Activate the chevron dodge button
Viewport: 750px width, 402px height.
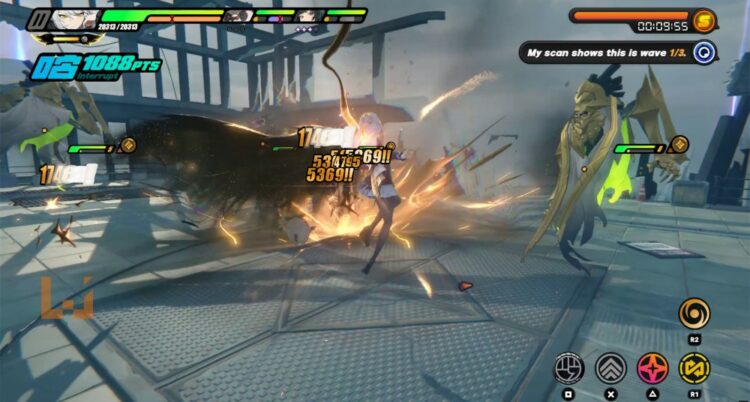[610, 367]
